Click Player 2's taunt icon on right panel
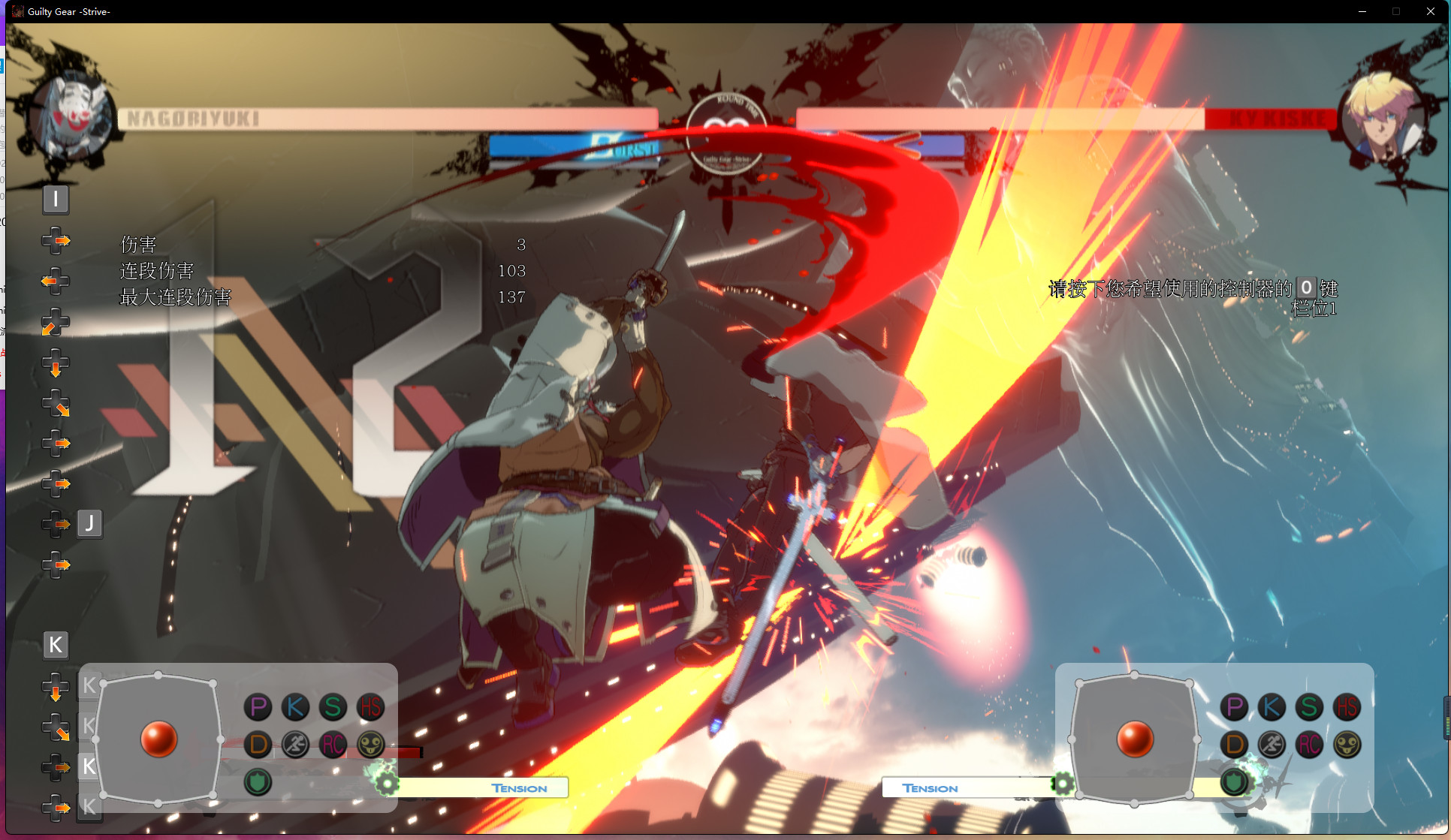This screenshot has height=840, width=1451. (1346, 745)
